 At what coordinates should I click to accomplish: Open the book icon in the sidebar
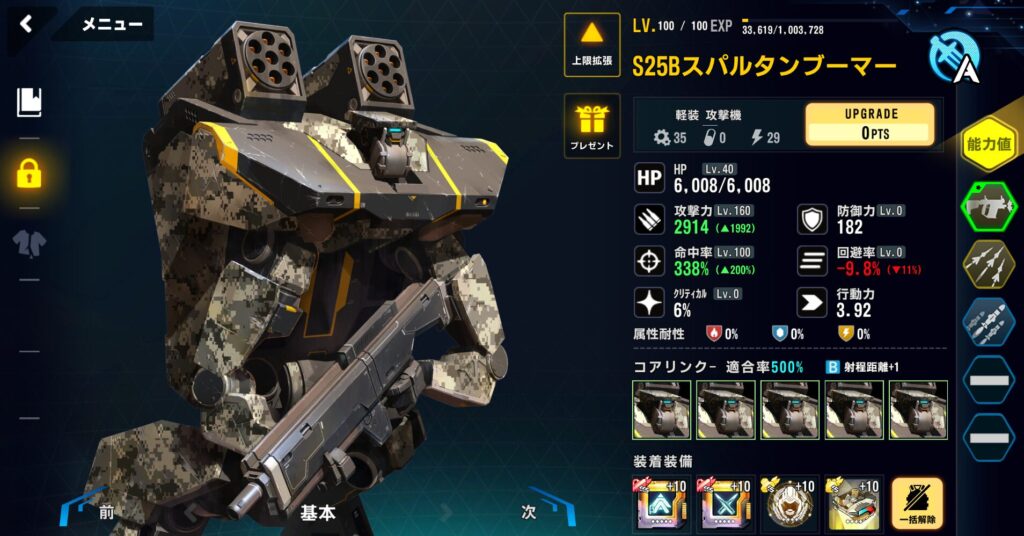(x=29, y=102)
